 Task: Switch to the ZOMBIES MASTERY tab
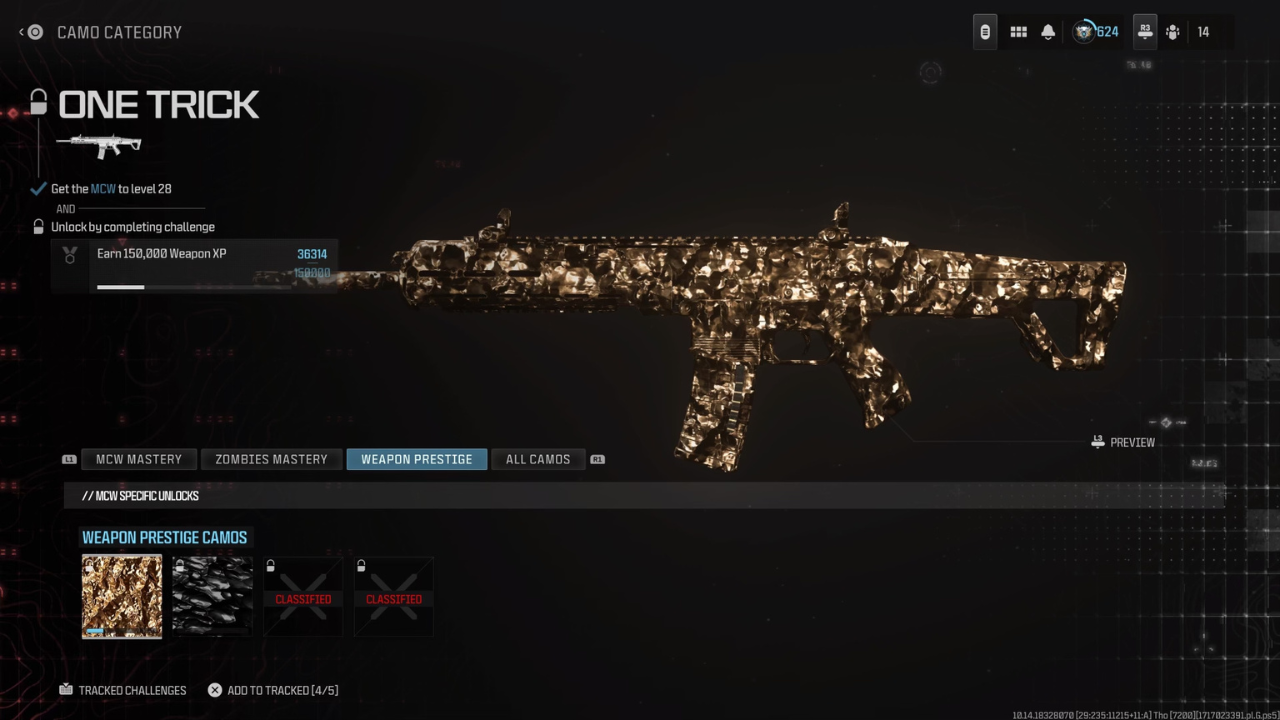click(271, 459)
